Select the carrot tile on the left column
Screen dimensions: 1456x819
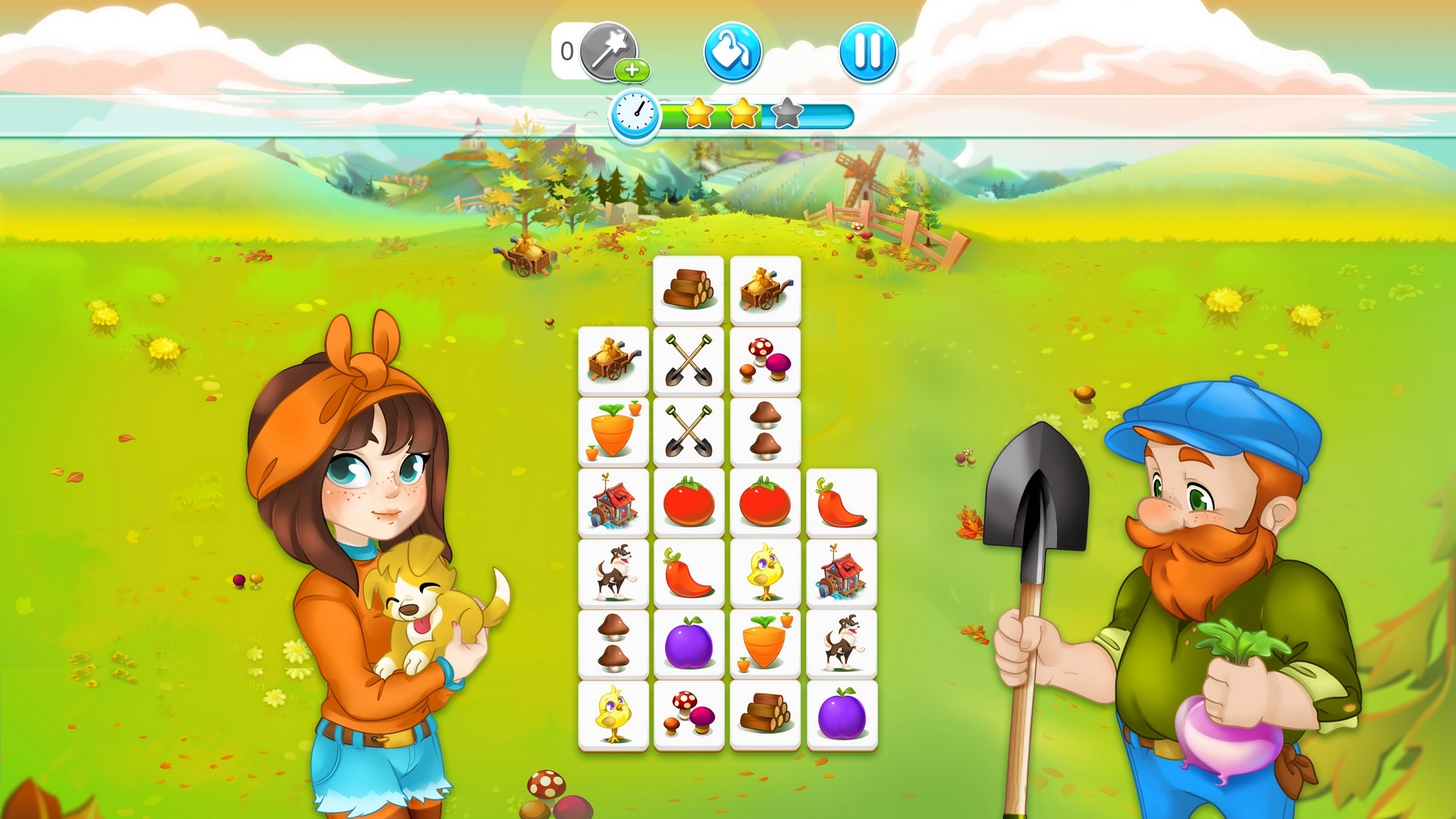tap(613, 429)
